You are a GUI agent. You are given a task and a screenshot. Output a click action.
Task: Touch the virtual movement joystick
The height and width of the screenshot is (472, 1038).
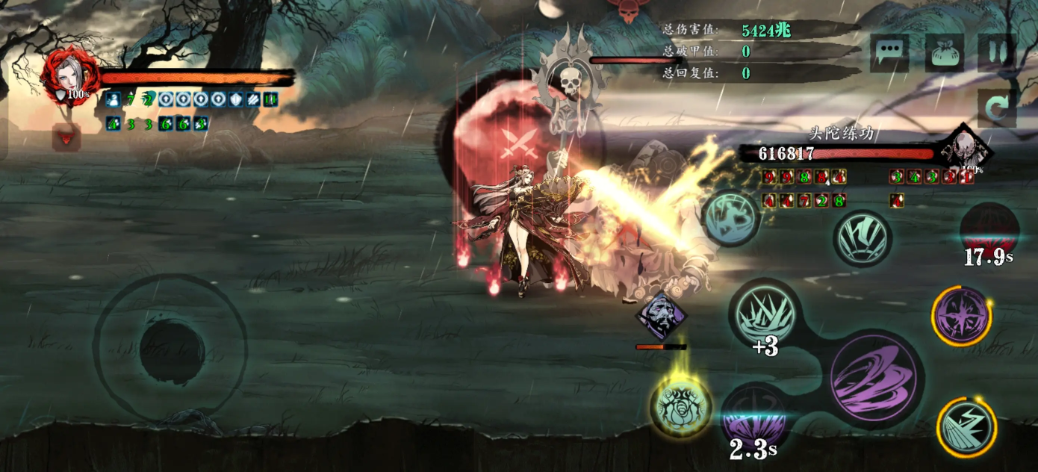click(x=170, y=347)
